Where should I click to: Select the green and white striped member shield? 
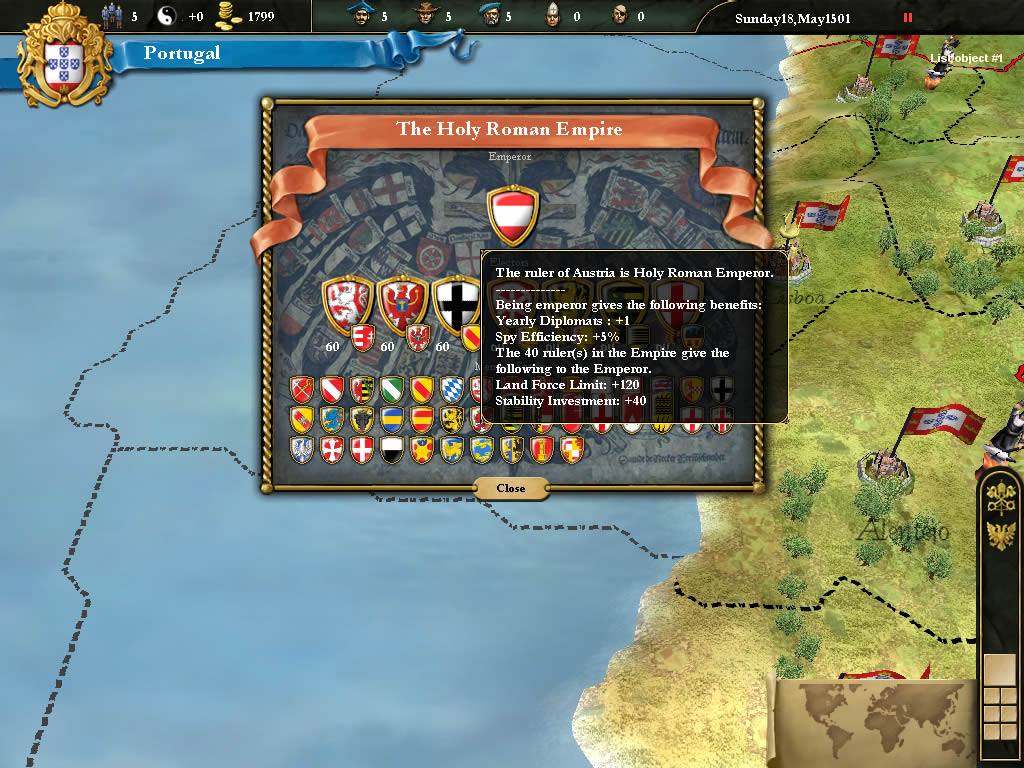pyautogui.click(x=391, y=388)
